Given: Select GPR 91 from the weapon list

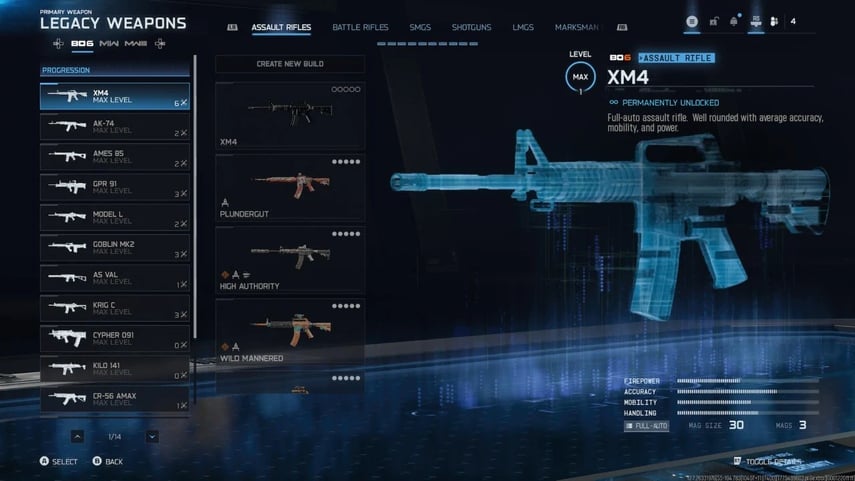Looking at the screenshot, I should point(115,187).
